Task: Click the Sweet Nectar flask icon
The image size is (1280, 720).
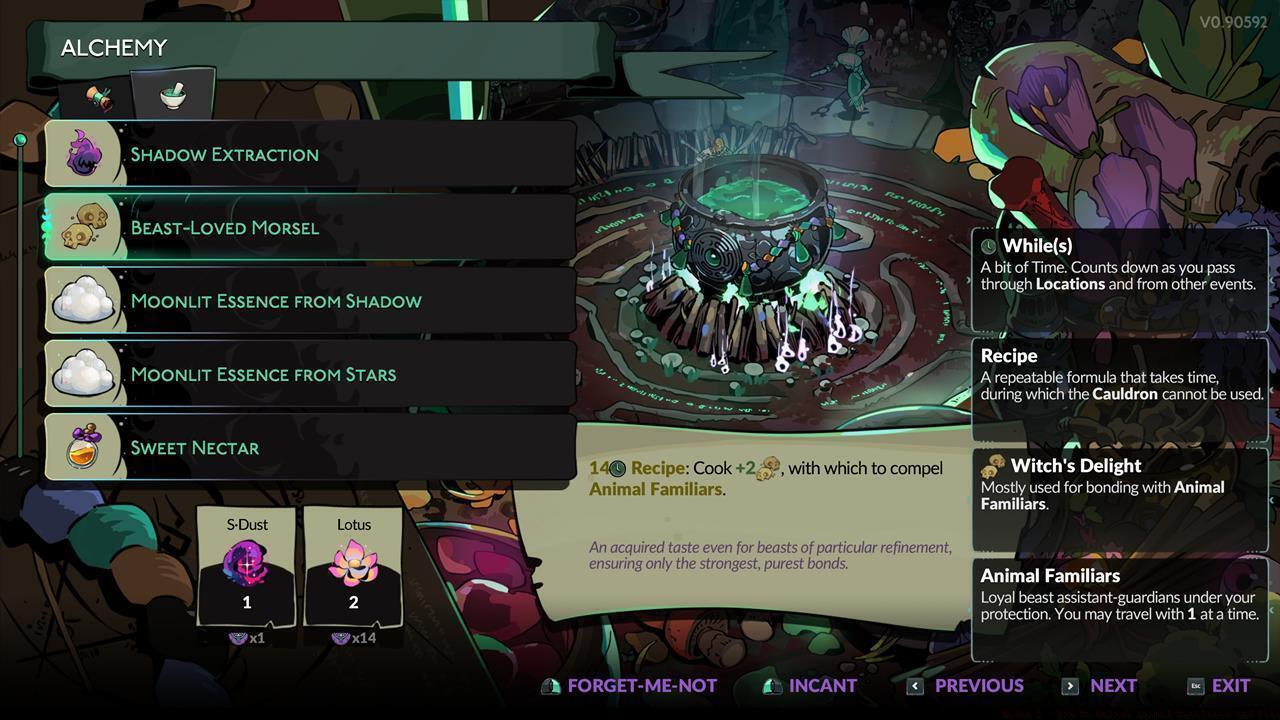Action: [84, 447]
